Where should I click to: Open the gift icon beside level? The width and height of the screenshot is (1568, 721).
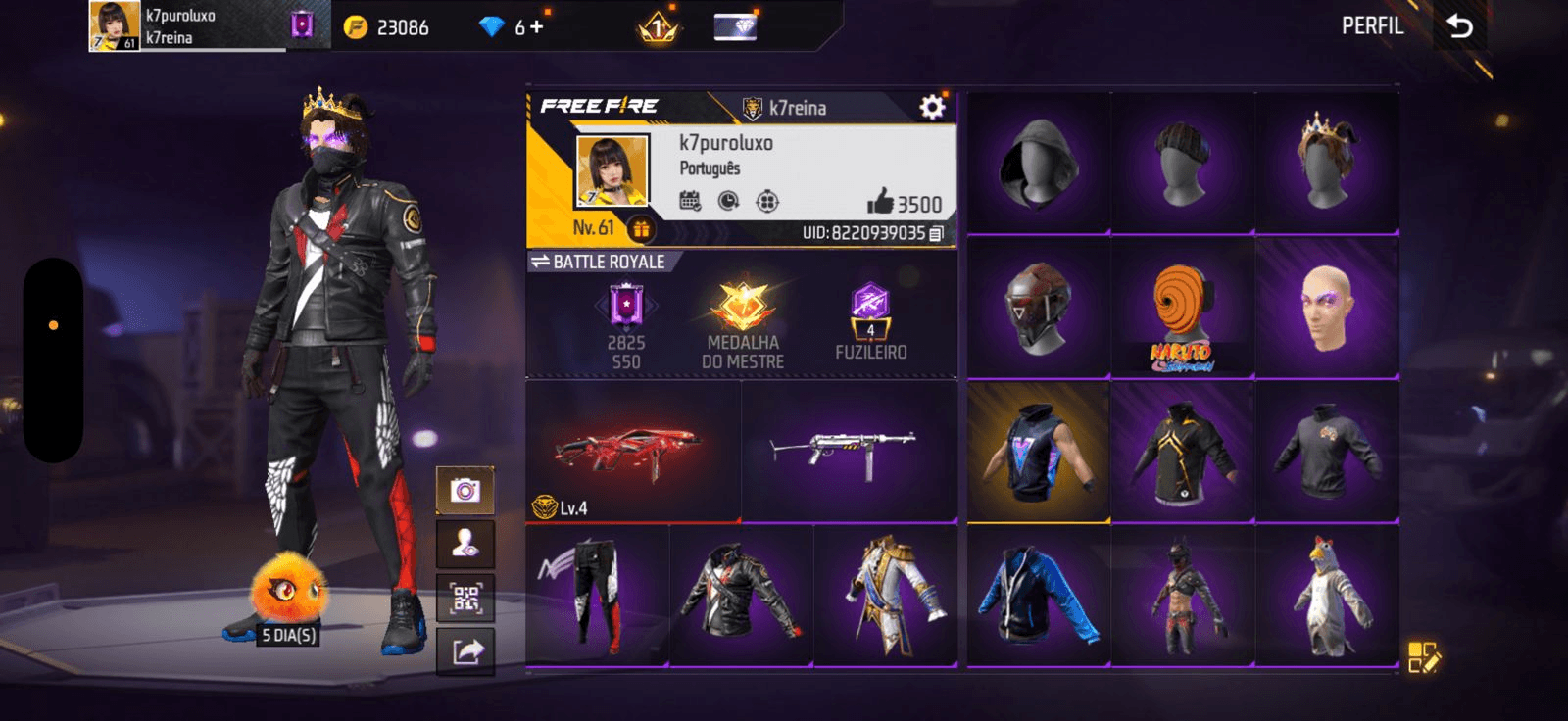tap(641, 229)
